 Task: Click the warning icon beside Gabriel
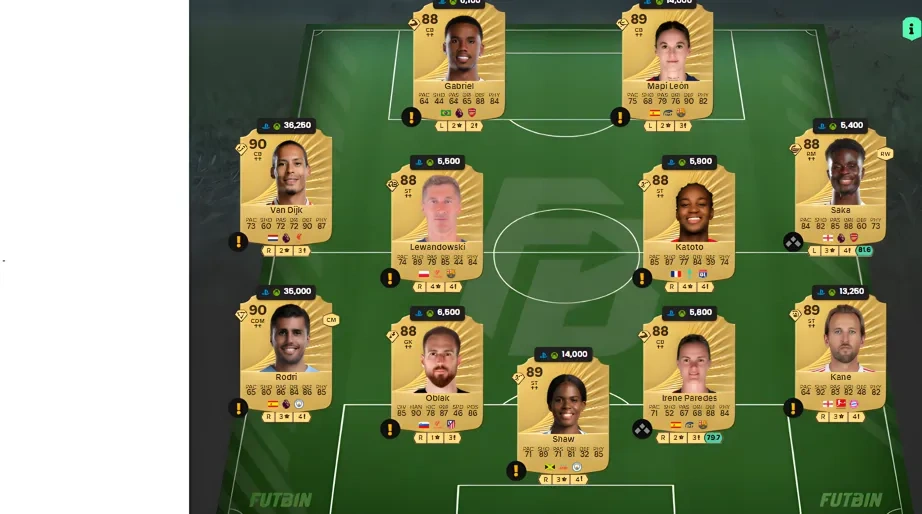(x=411, y=117)
